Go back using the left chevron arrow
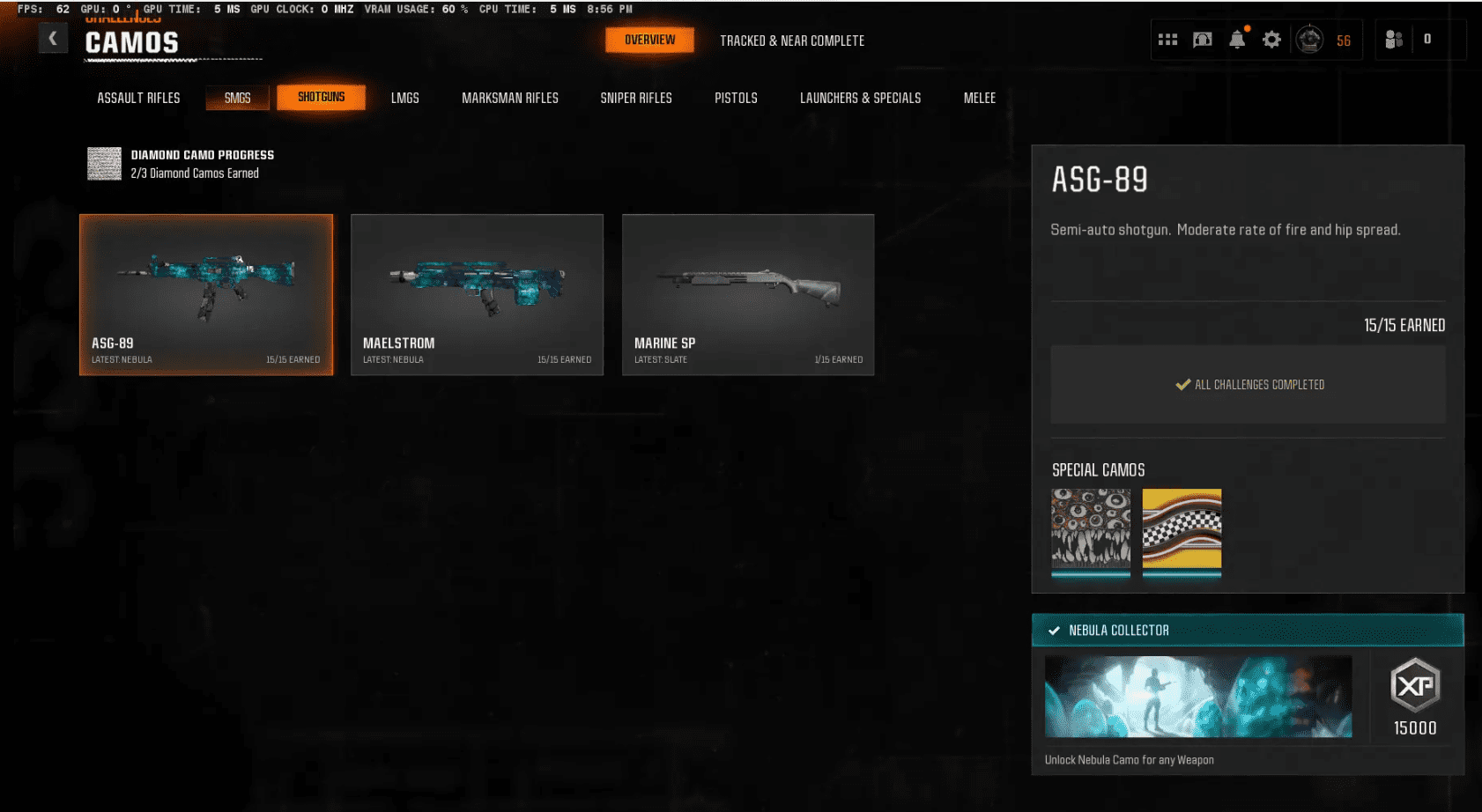Image resolution: width=1482 pixels, height=812 pixels. click(53, 38)
